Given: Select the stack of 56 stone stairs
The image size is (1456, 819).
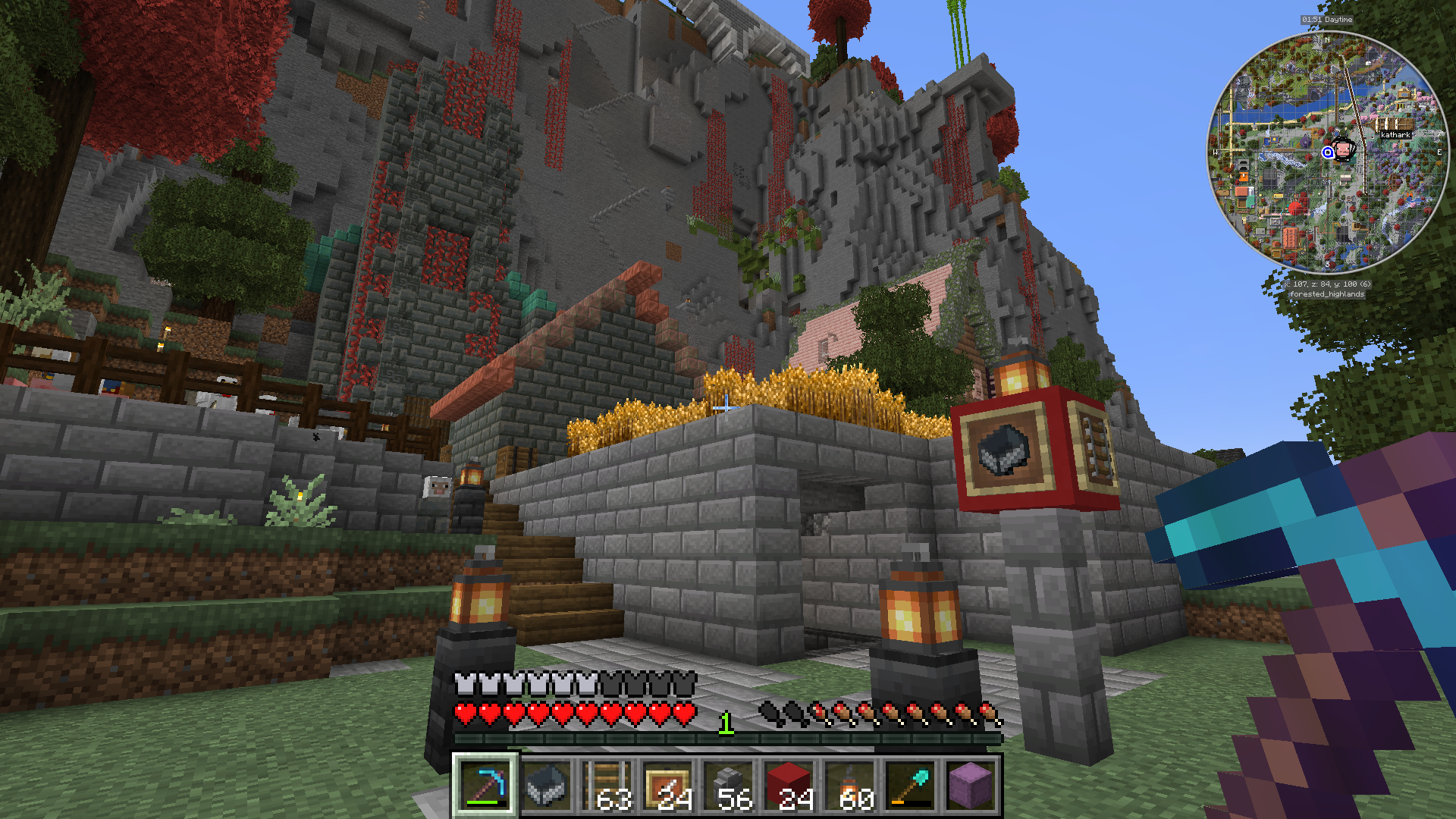Looking at the screenshot, I should click(x=728, y=786).
